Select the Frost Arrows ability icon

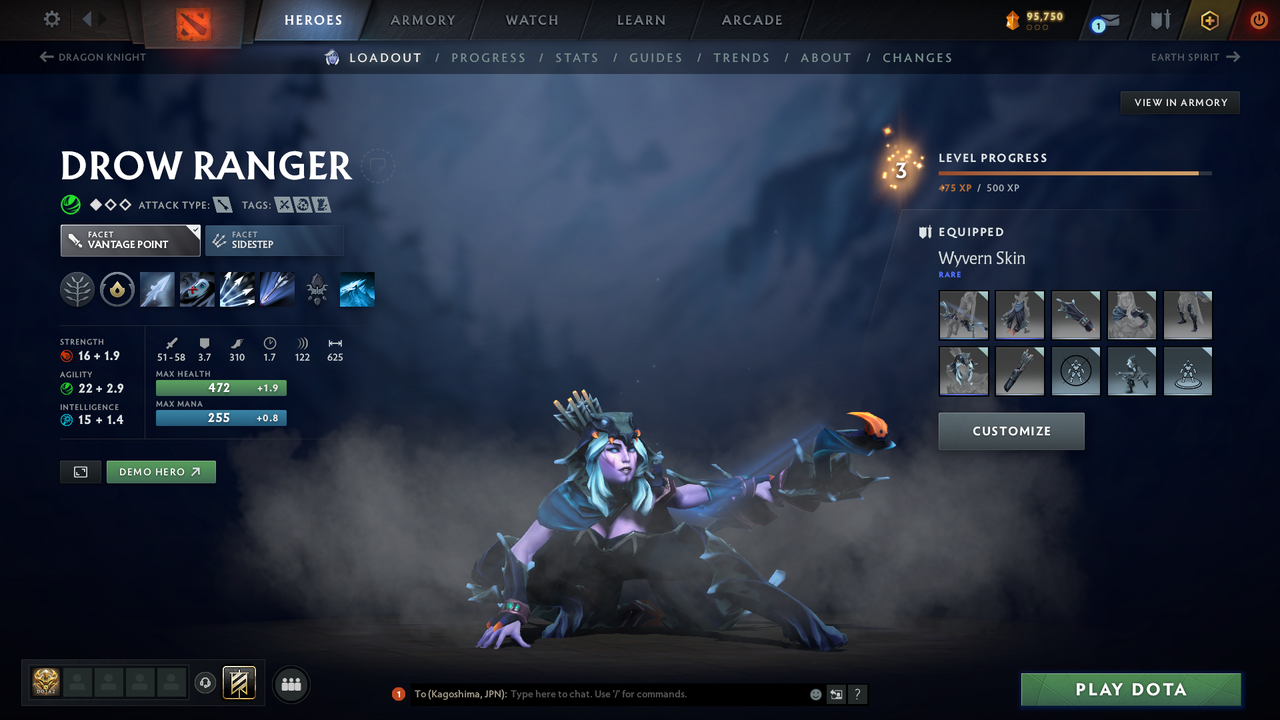click(157, 290)
